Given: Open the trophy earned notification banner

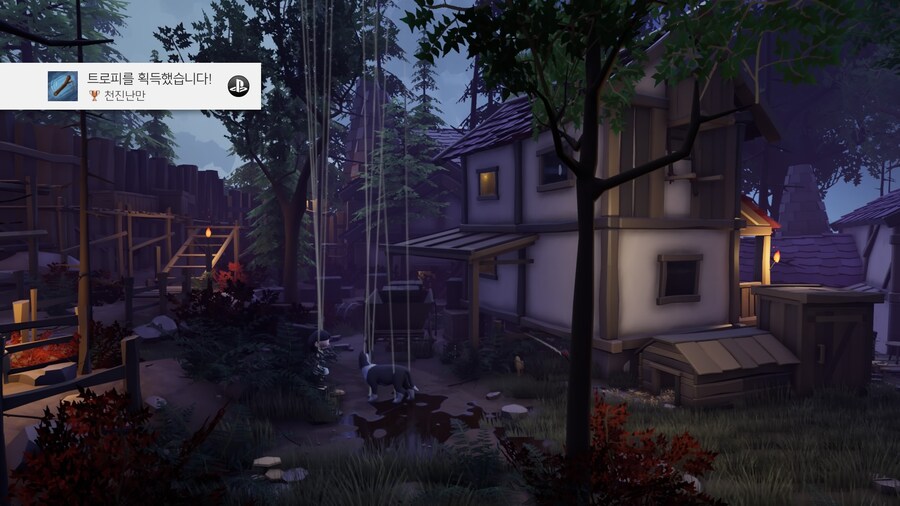Looking at the screenshot, I should pos(150,86).
